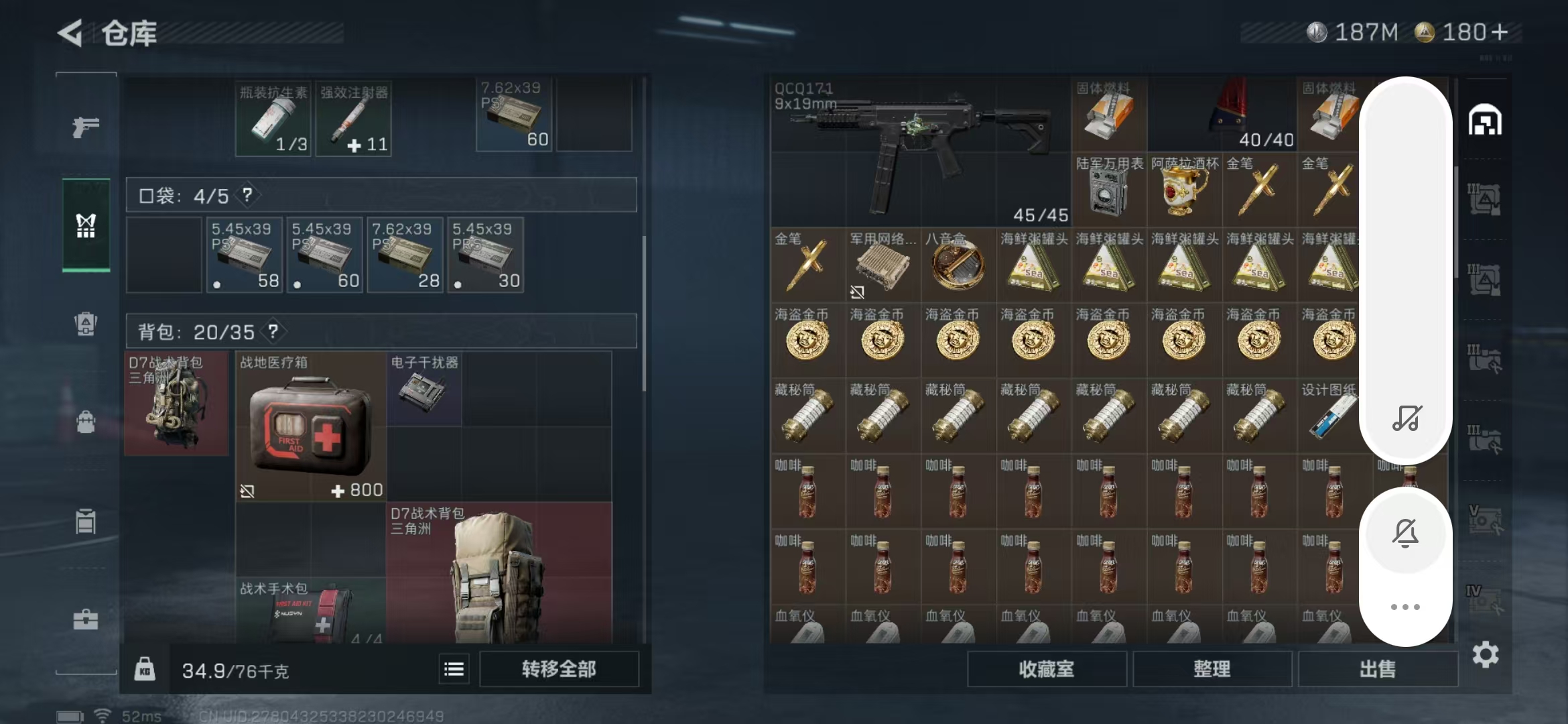Viewport: 1568px width, 724px height.
Task: Toggle the list view icon
Action: pyautogui.click(x=454, y=669)
